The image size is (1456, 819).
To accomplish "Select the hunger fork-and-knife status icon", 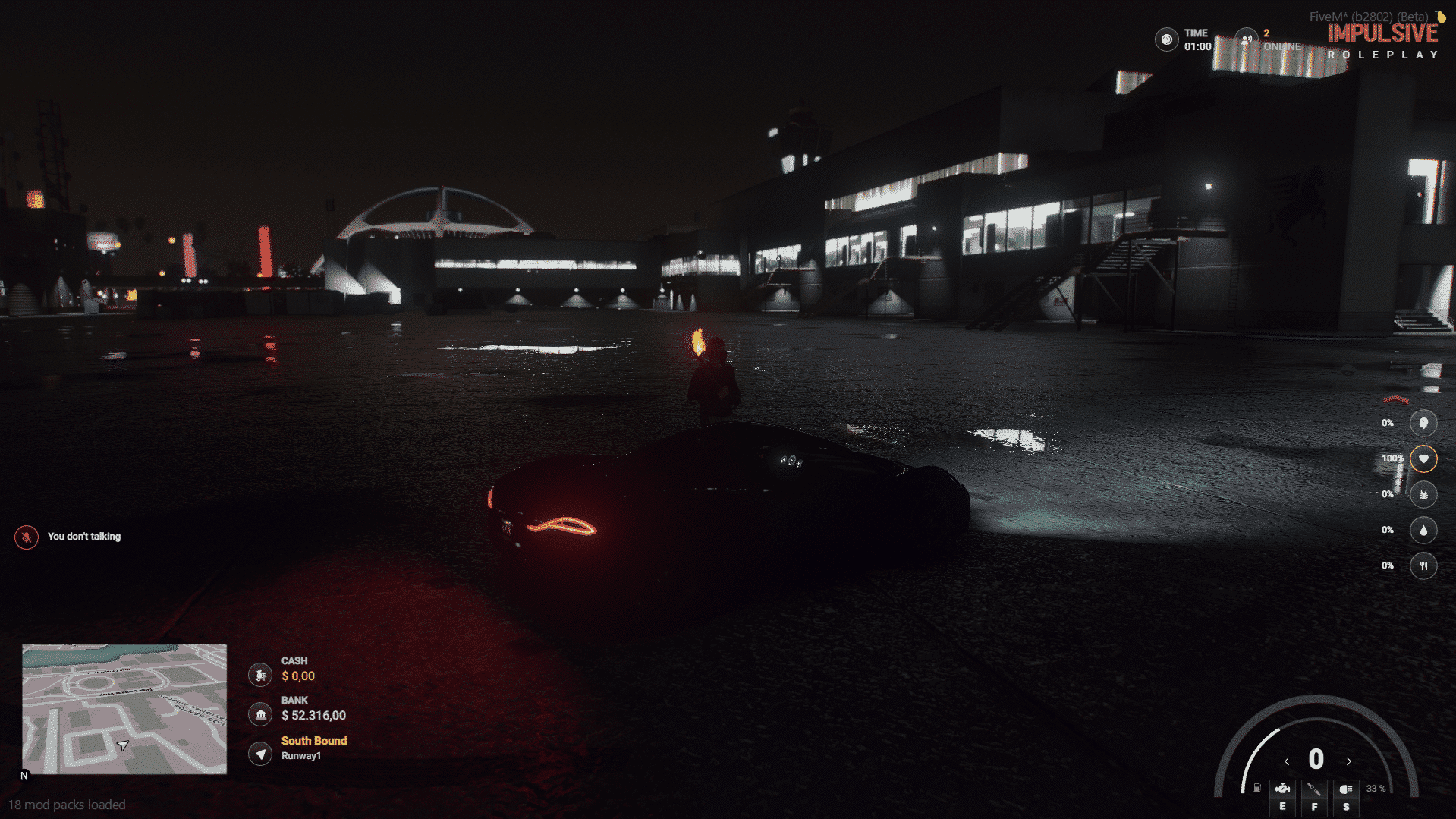I will click(x=1423, y=565).
